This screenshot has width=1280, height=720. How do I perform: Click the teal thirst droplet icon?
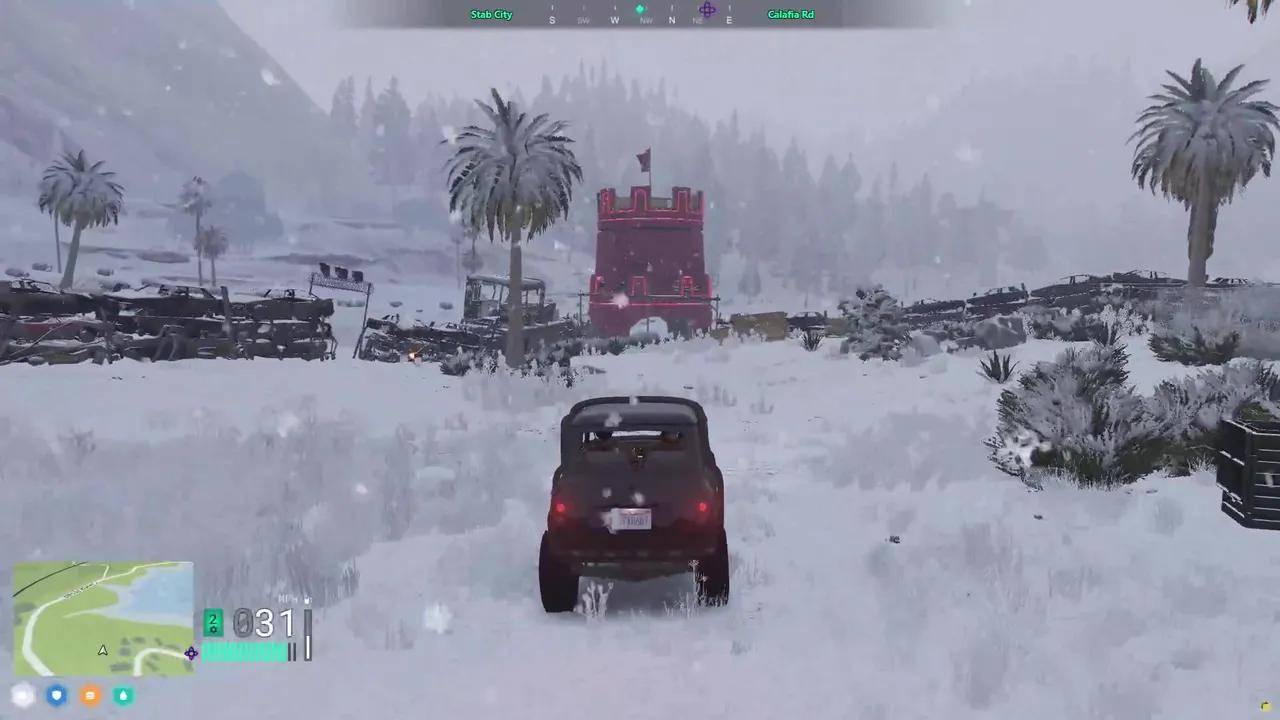tap(123, 695)
